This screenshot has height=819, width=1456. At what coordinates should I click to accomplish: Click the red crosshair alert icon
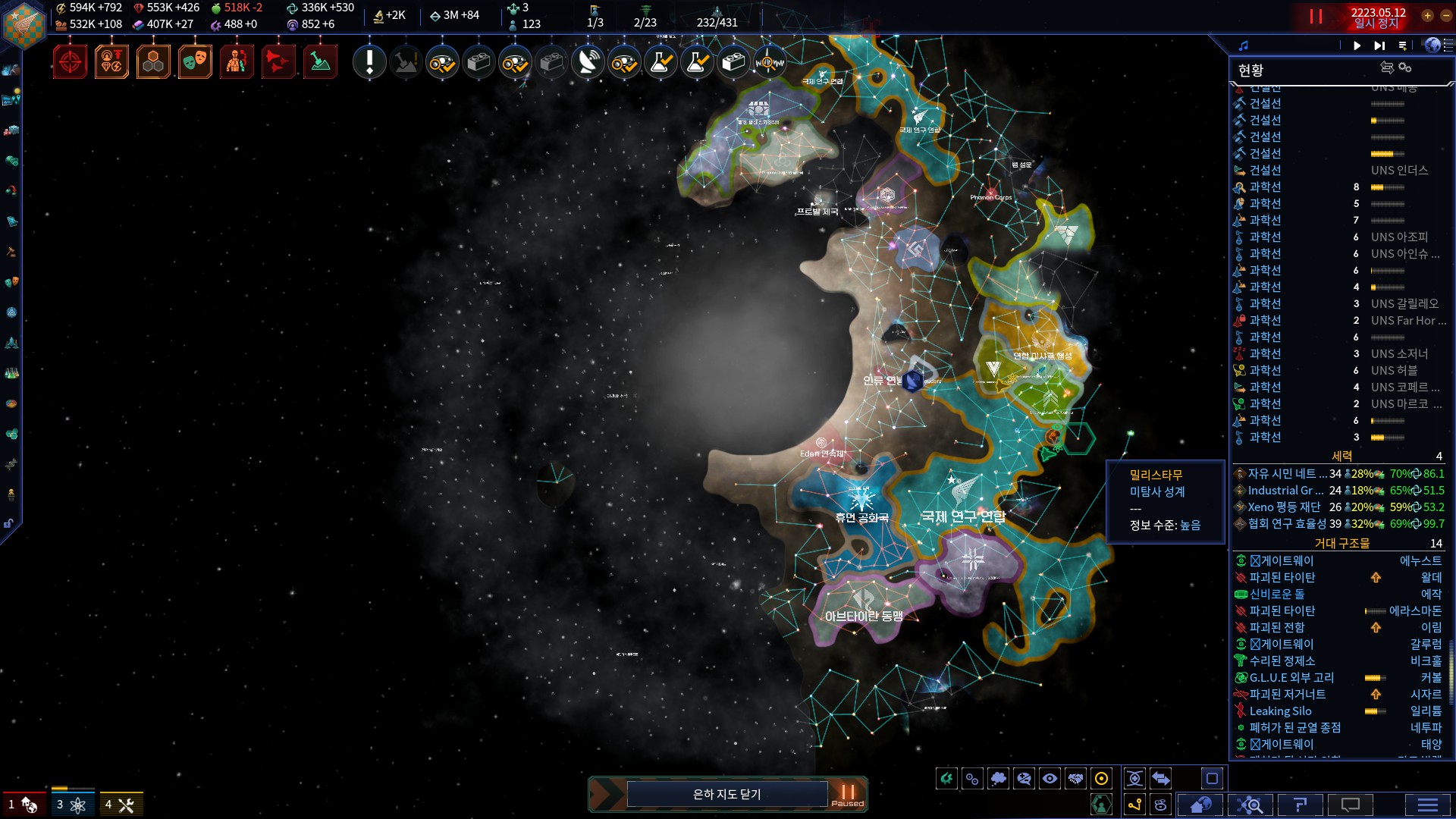(x=71, y=62)
